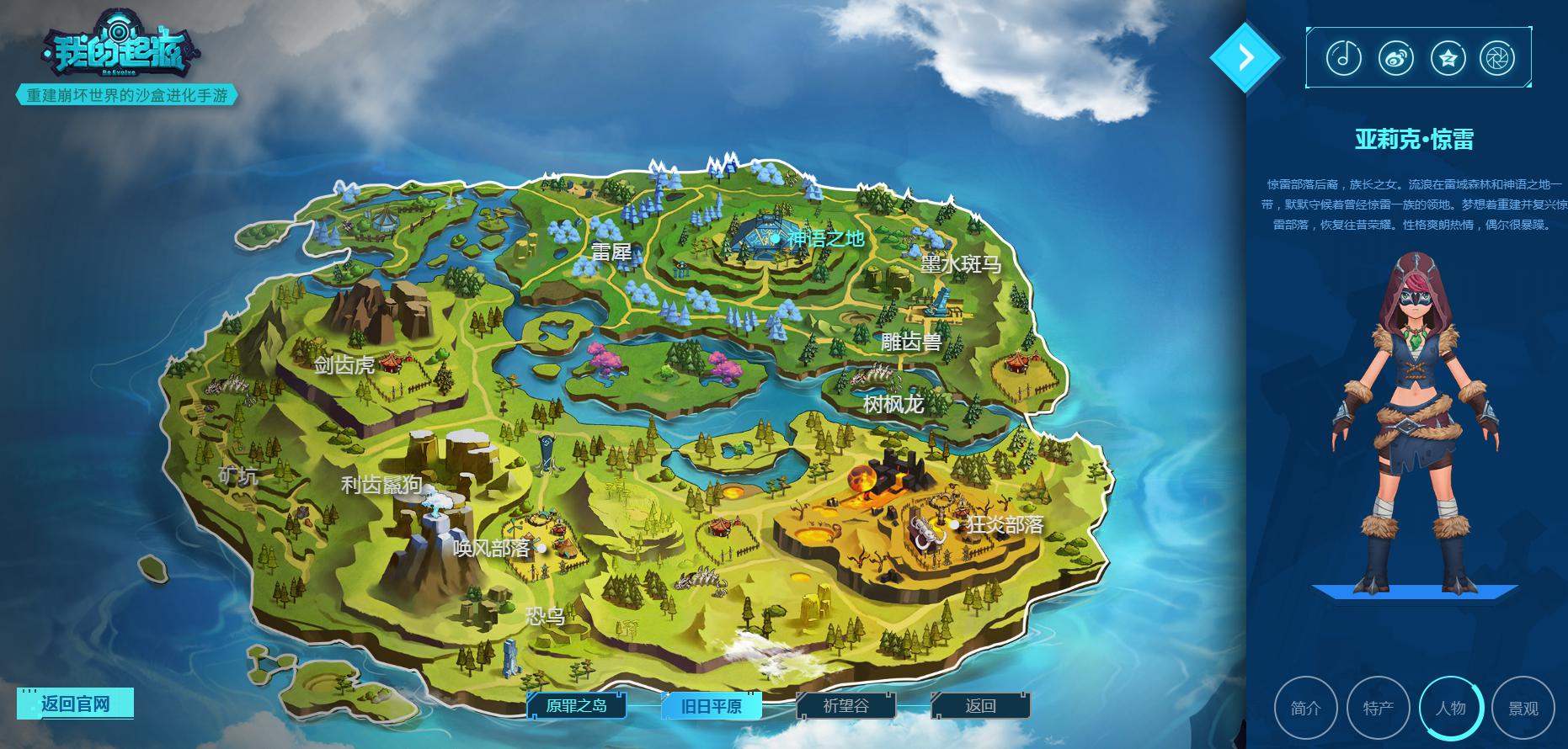
Task: Open the 祈望谷 map
Action: point(845,706)
